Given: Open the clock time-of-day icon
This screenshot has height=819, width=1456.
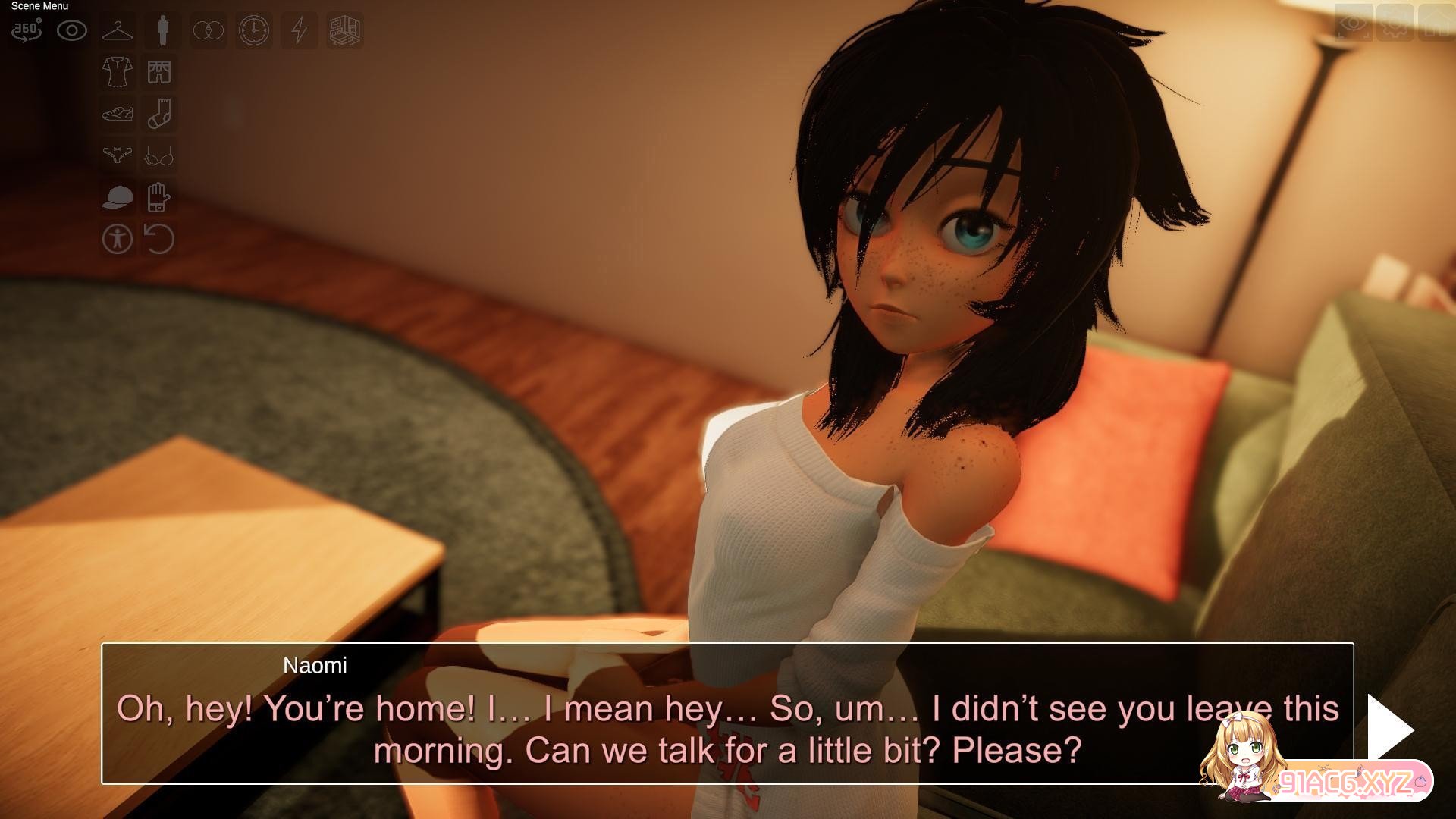Looking at the screenshot, I should tap(253, 30).
